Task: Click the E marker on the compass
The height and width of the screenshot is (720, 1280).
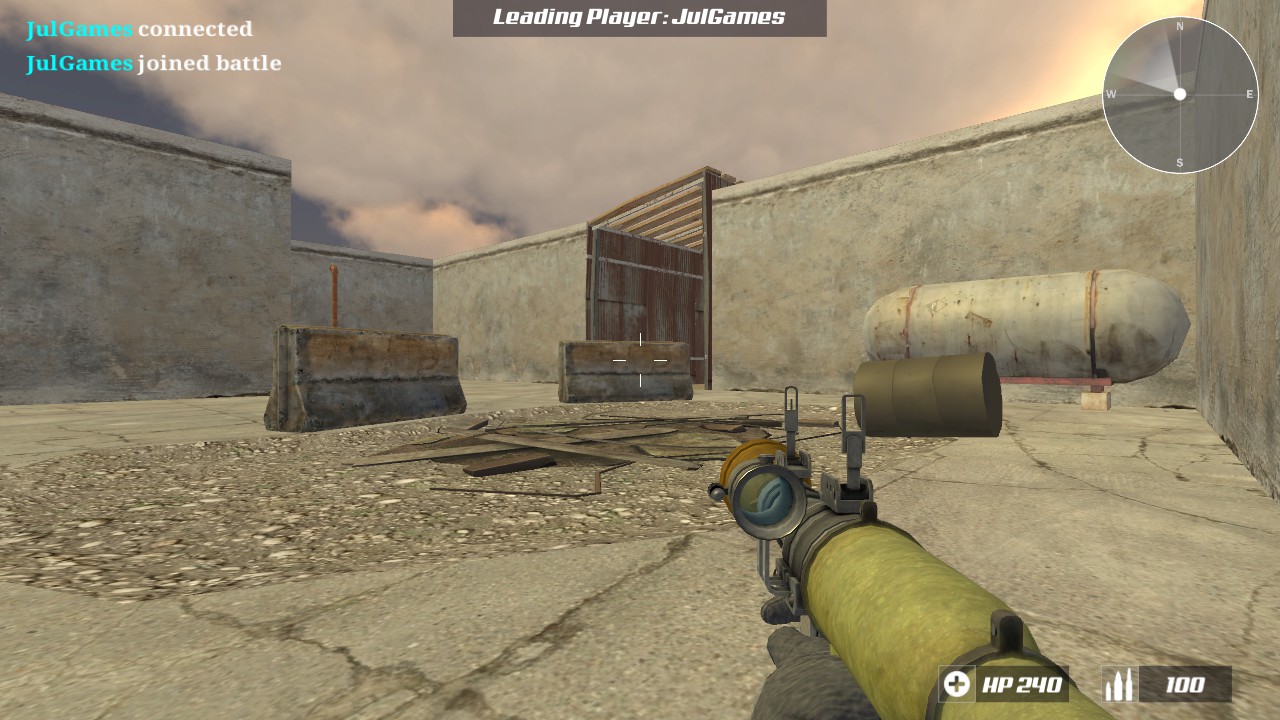Action: pos(1249,92)
